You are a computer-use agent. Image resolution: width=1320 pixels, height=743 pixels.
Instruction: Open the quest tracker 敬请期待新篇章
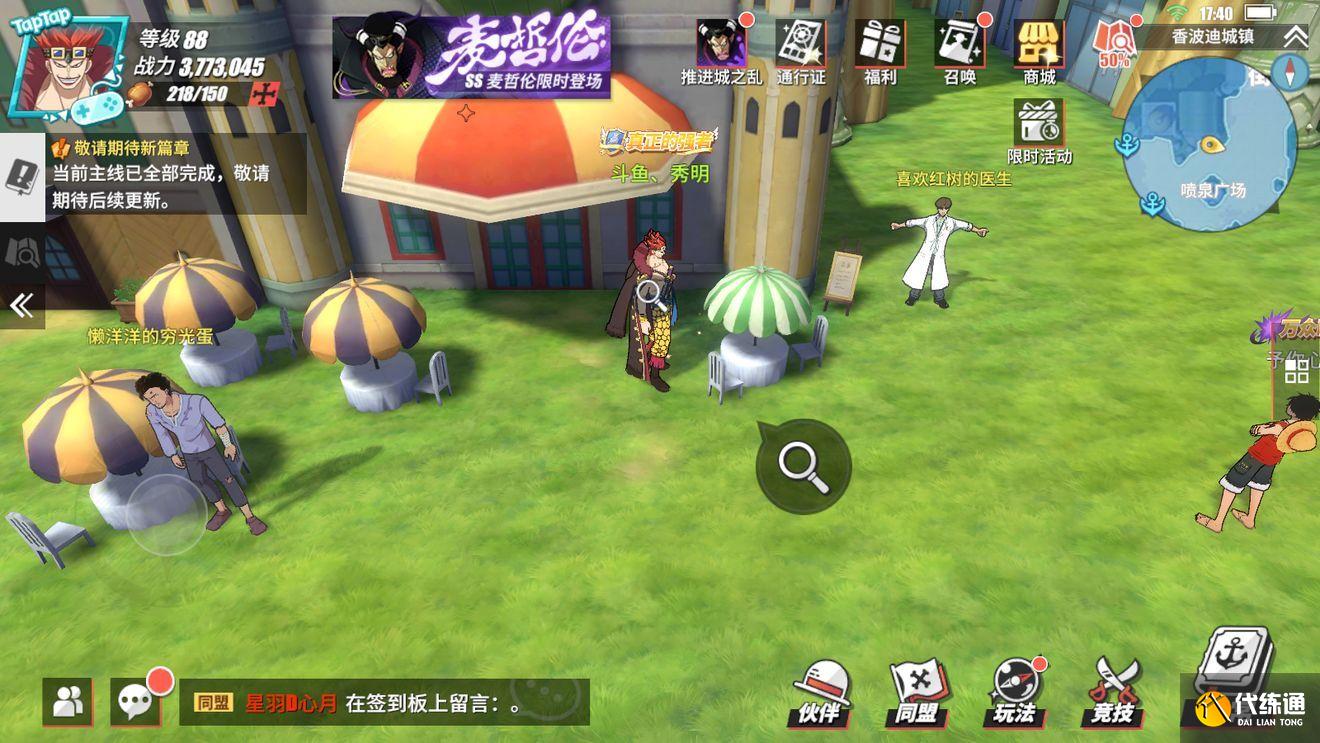click(175, 173)
